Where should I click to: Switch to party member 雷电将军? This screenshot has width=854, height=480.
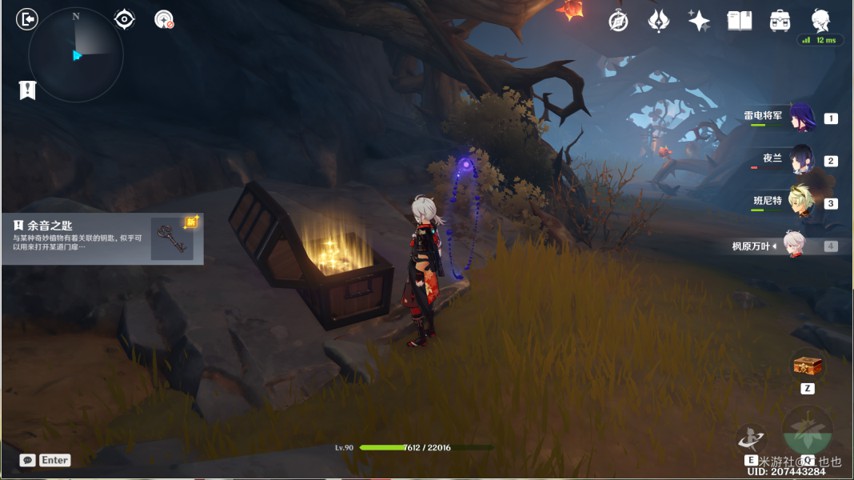(802, 118)
